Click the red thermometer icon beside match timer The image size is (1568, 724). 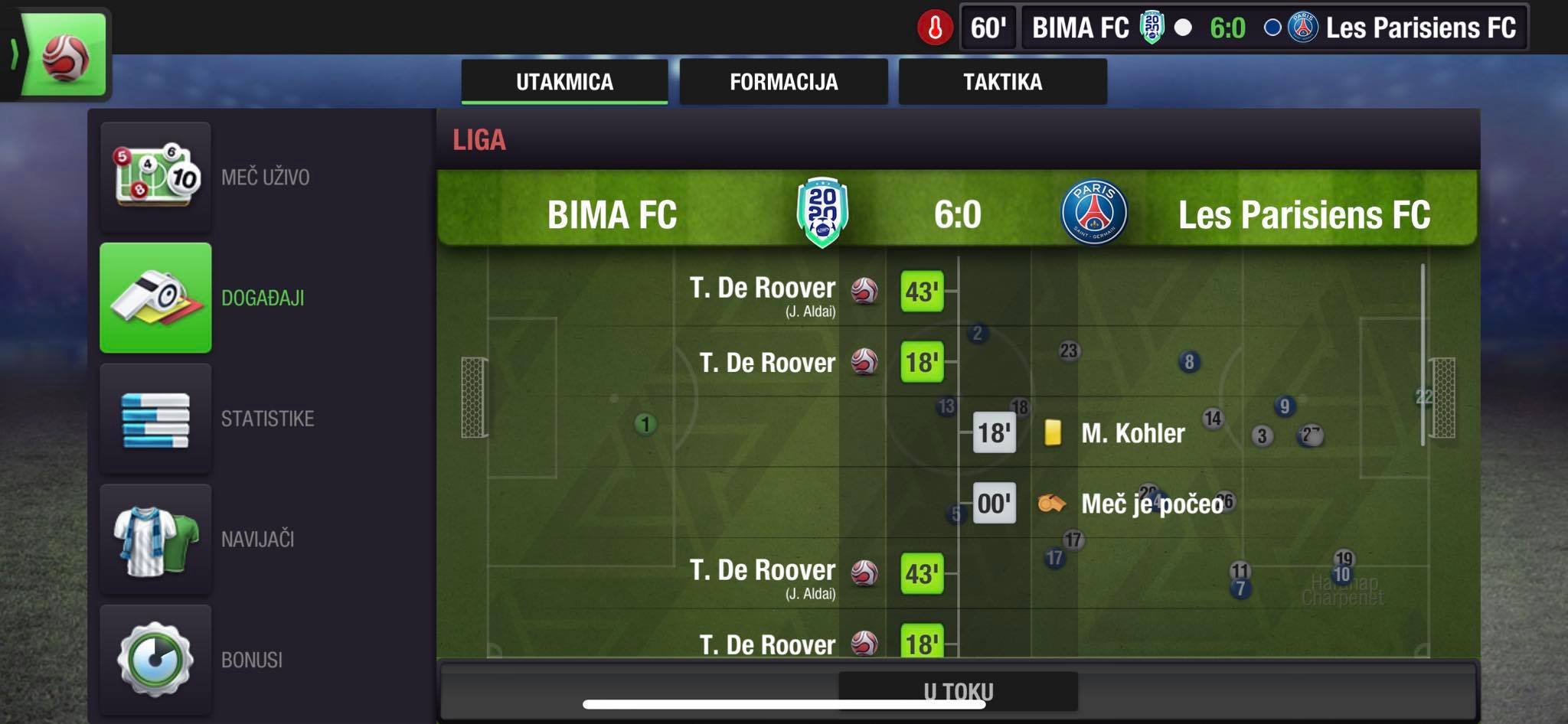935,28
